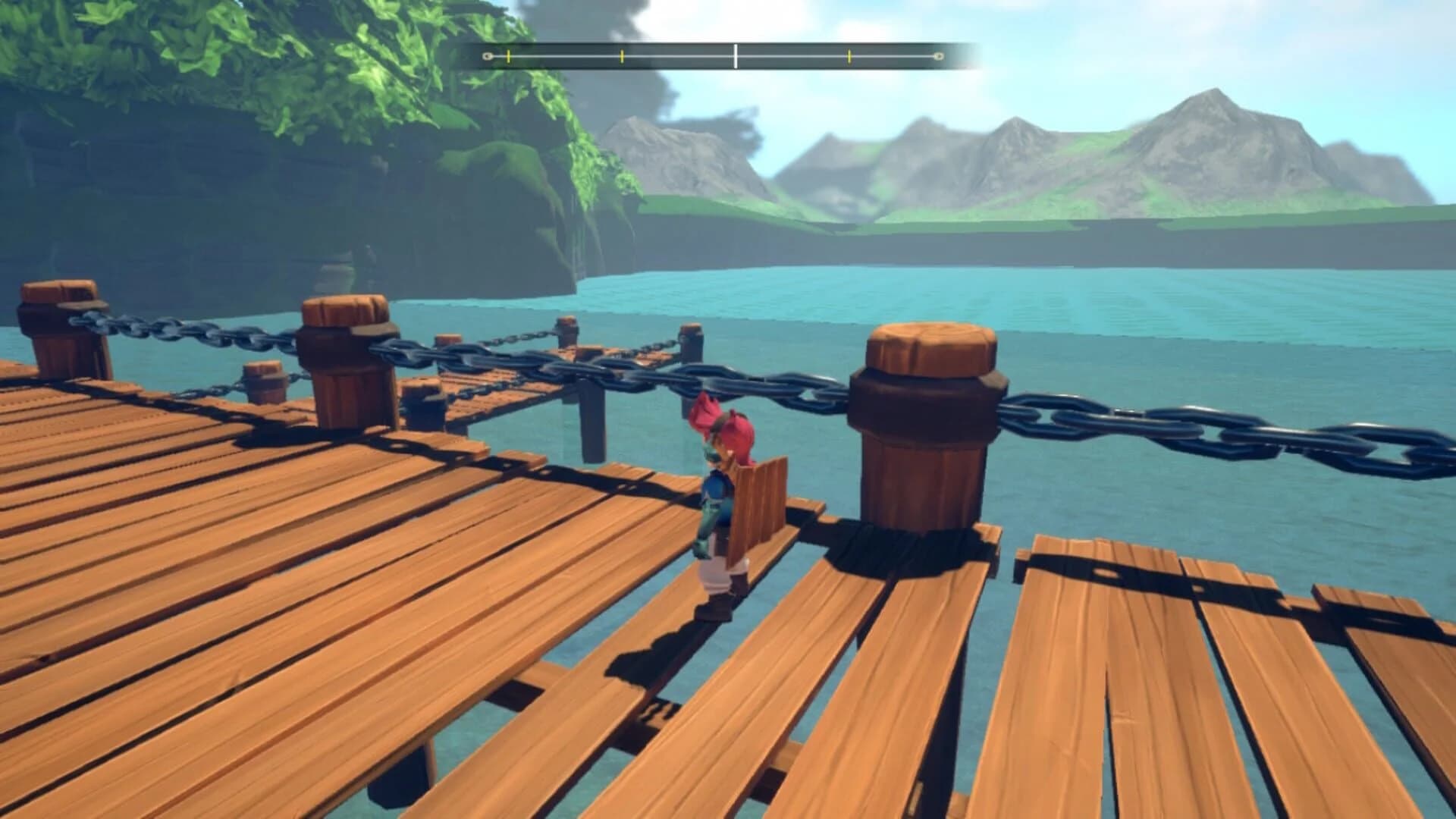Click the small capped post beside the chain
Screen dimensions: 1456x819
coord(263,387)
